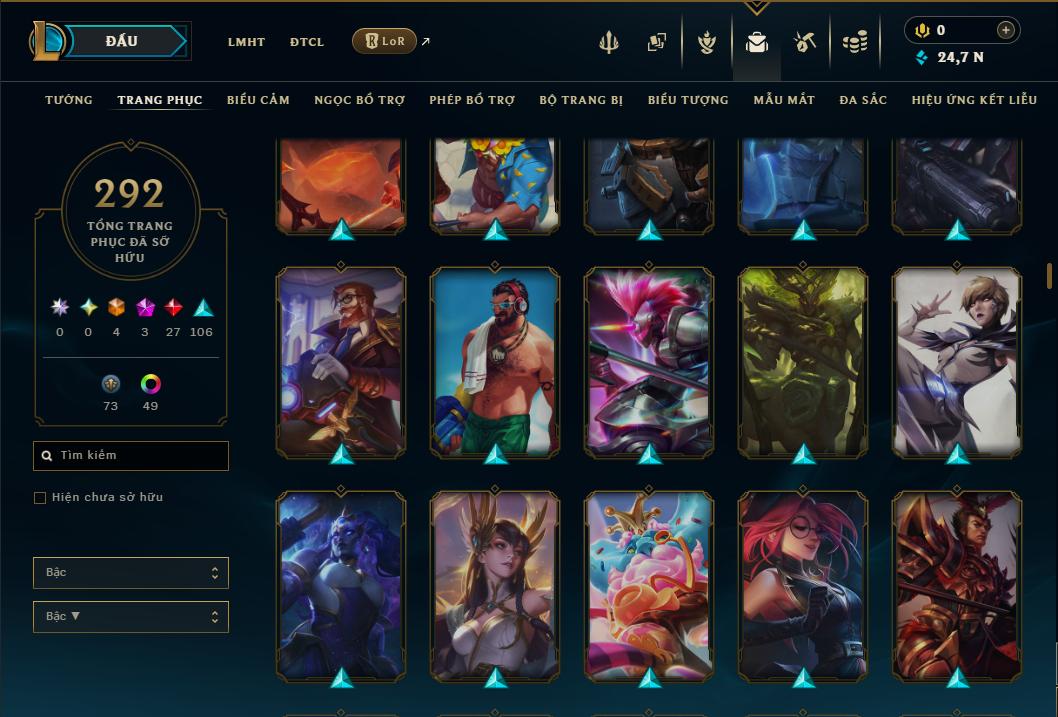Click the plus button to buy currency
This screenshot has height=717, width=1058.
point(1006,30)
